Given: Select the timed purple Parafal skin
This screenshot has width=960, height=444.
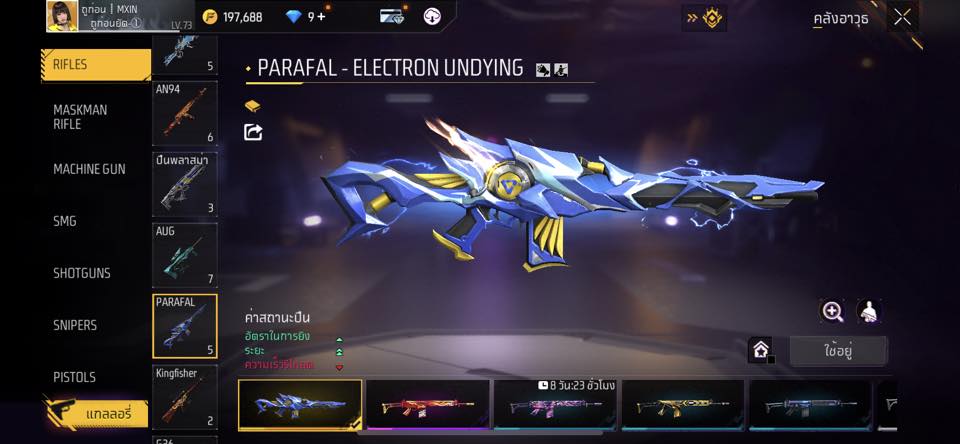Looking at the screenshot, I should 554,404.
